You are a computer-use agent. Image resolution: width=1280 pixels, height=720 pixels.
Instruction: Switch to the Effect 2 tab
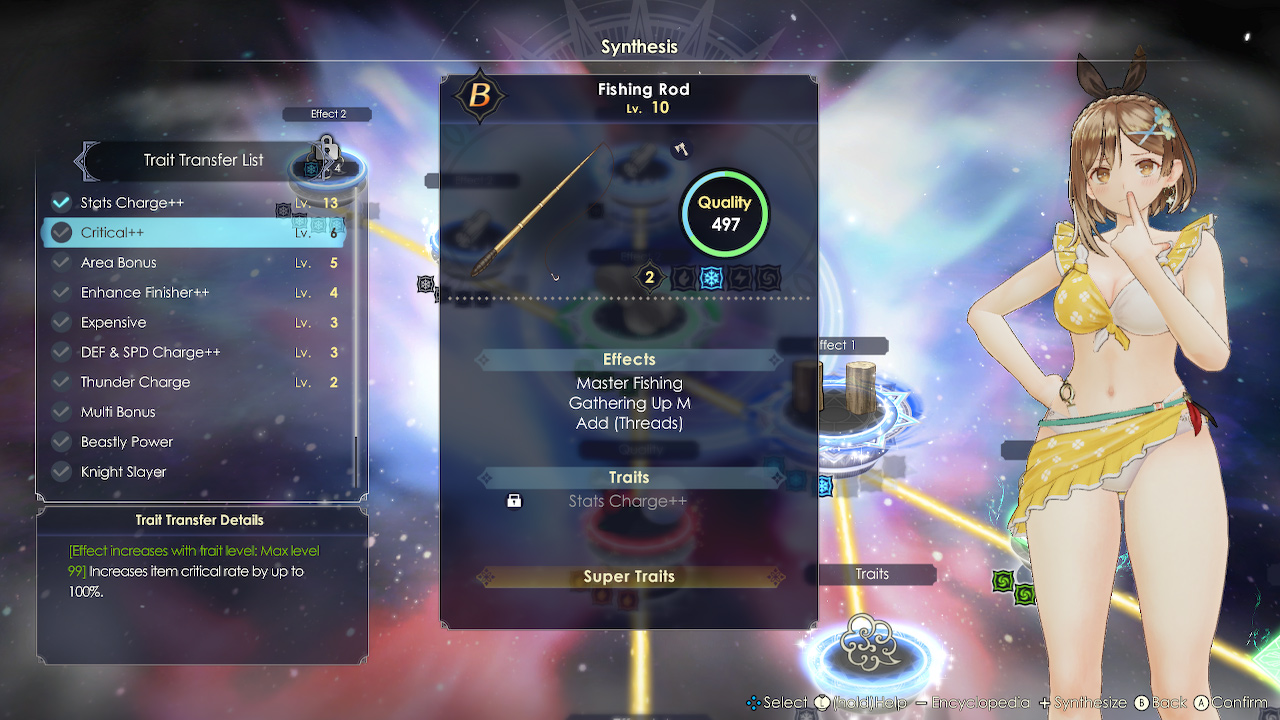pos(326,113)
